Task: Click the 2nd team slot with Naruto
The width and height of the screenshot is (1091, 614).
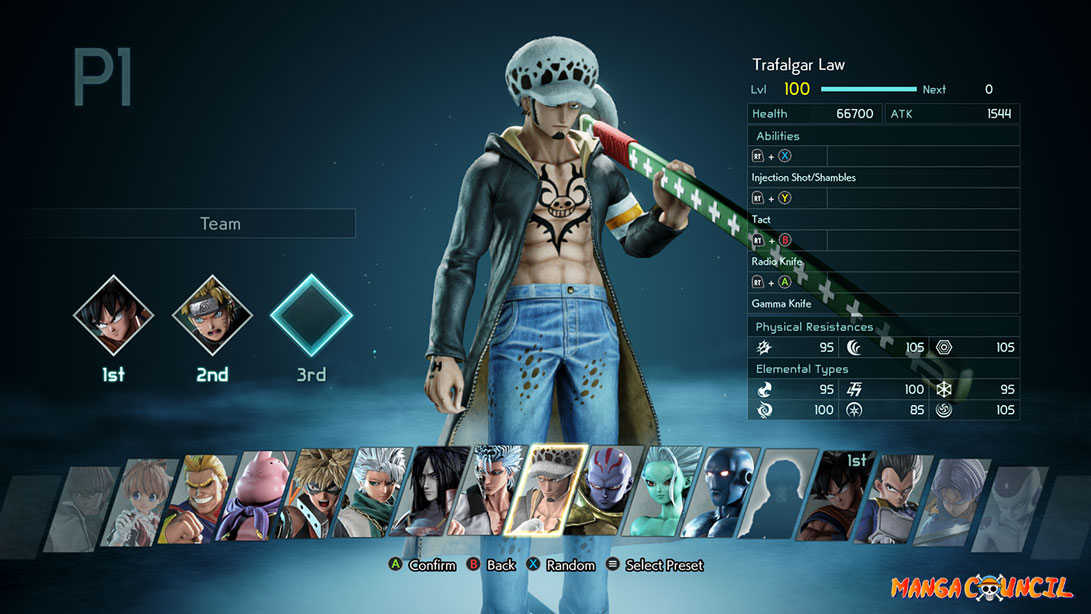Action: [212, 316]
